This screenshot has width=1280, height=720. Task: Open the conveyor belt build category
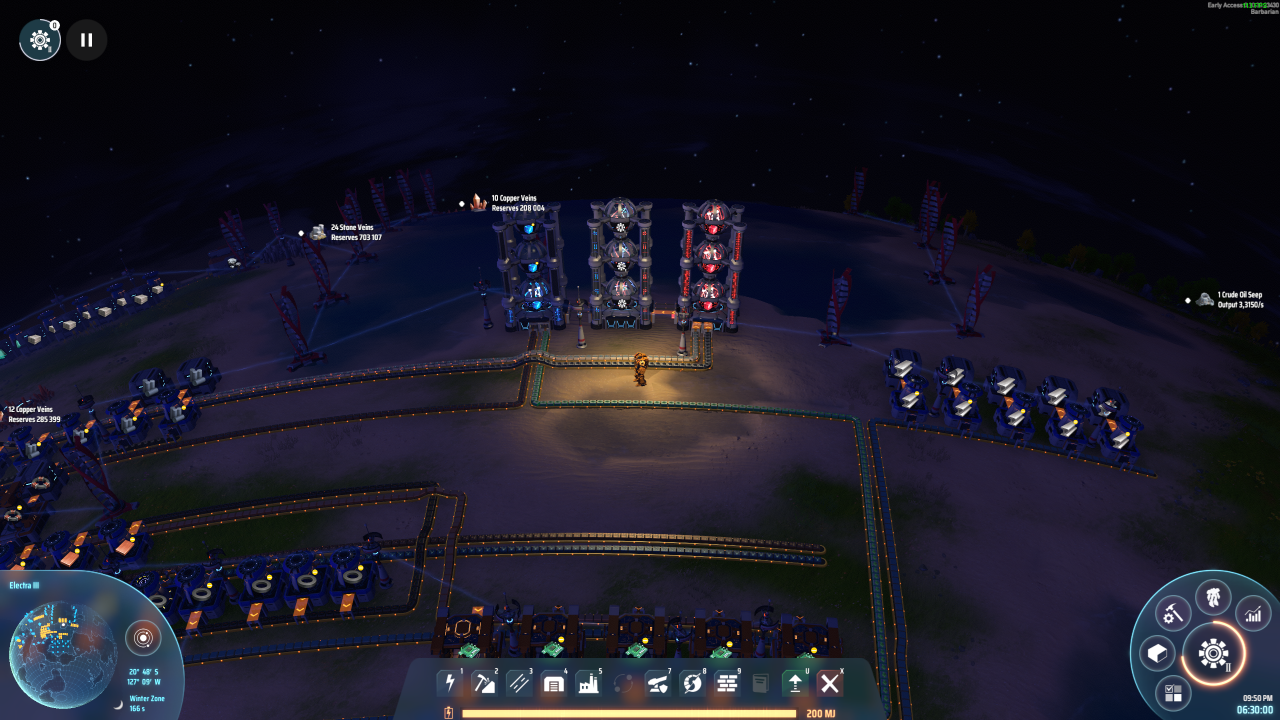coord(519,683)
